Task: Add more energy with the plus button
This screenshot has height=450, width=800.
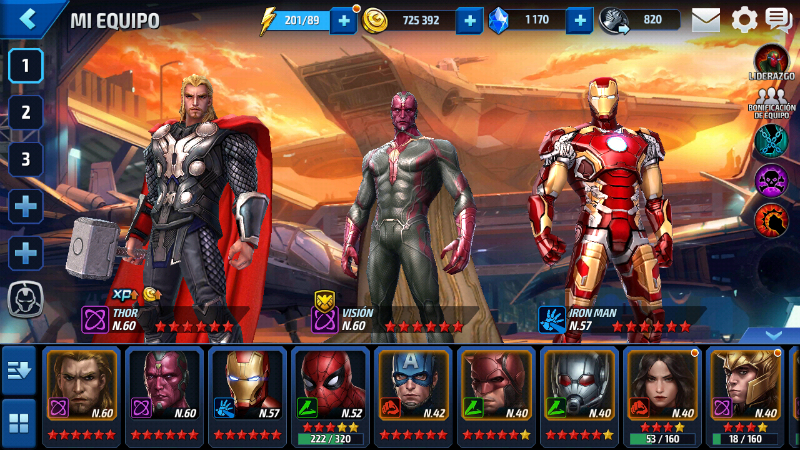Action: [343, 20]
